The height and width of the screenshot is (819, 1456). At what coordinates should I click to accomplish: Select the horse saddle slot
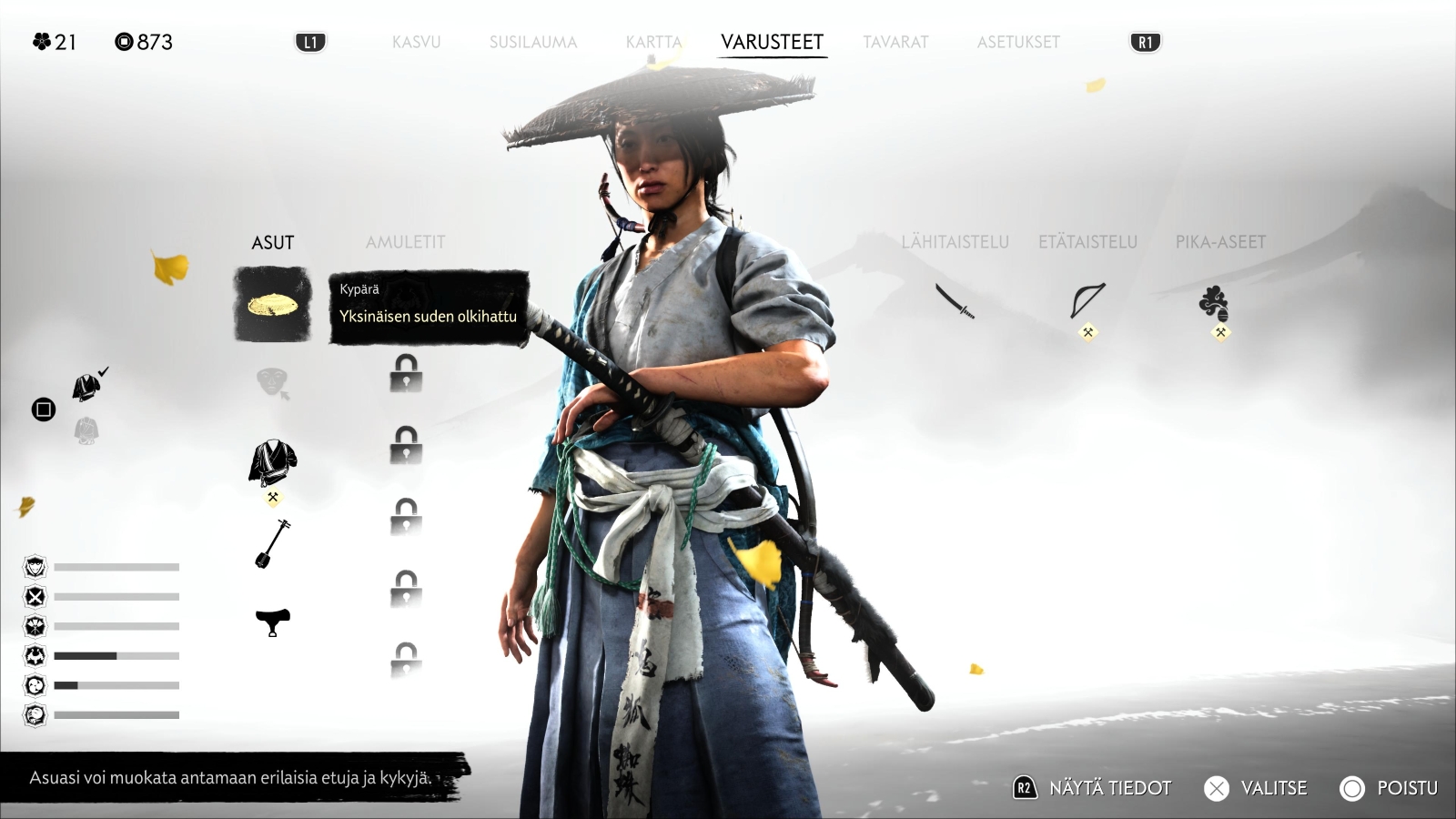tap(272, 622)
